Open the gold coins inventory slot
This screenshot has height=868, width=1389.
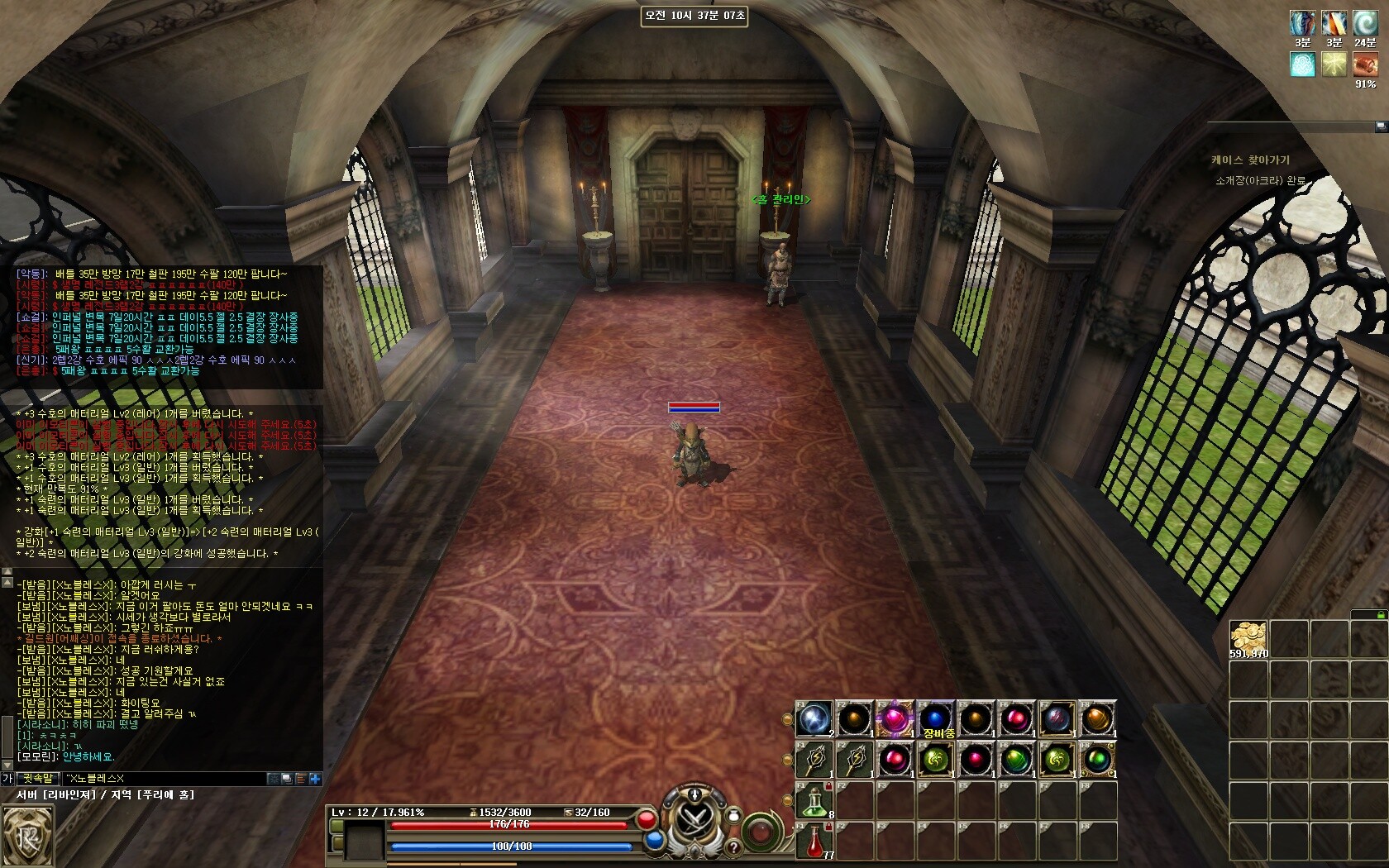(1248, 639)
